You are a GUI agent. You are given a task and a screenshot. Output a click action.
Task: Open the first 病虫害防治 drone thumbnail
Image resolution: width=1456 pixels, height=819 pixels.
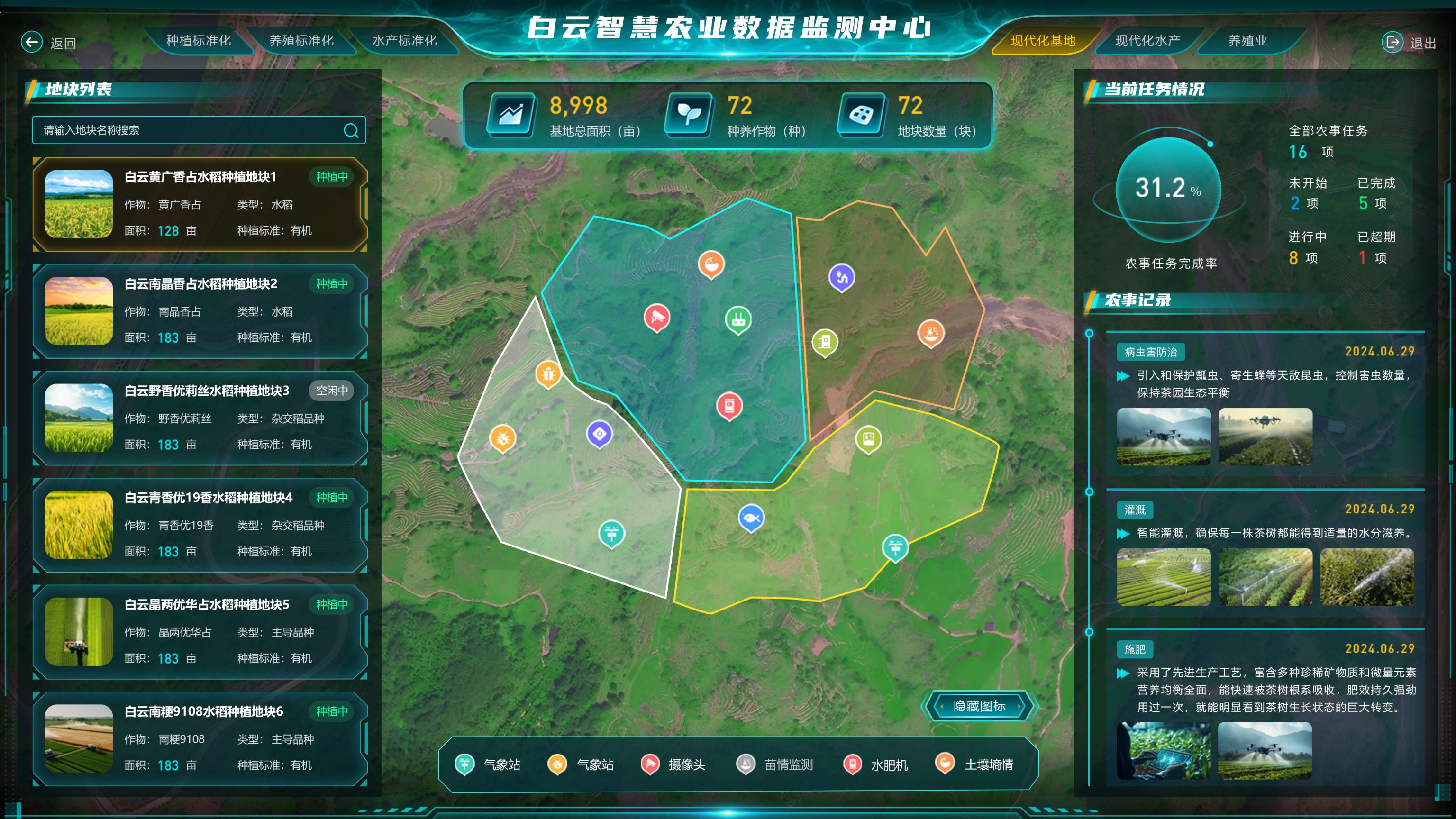click(x=1164, y=437)
